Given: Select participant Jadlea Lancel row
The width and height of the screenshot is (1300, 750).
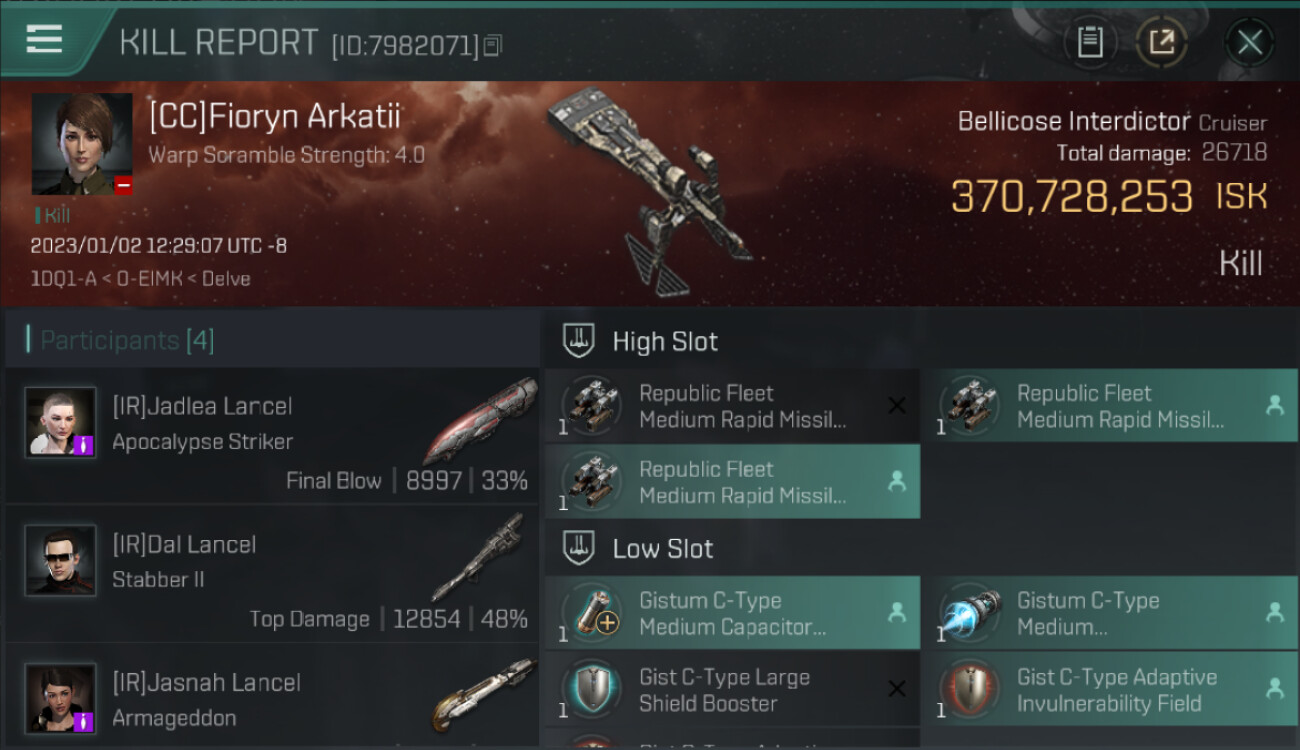Looking at the screenshot, I should pos(272,436).
